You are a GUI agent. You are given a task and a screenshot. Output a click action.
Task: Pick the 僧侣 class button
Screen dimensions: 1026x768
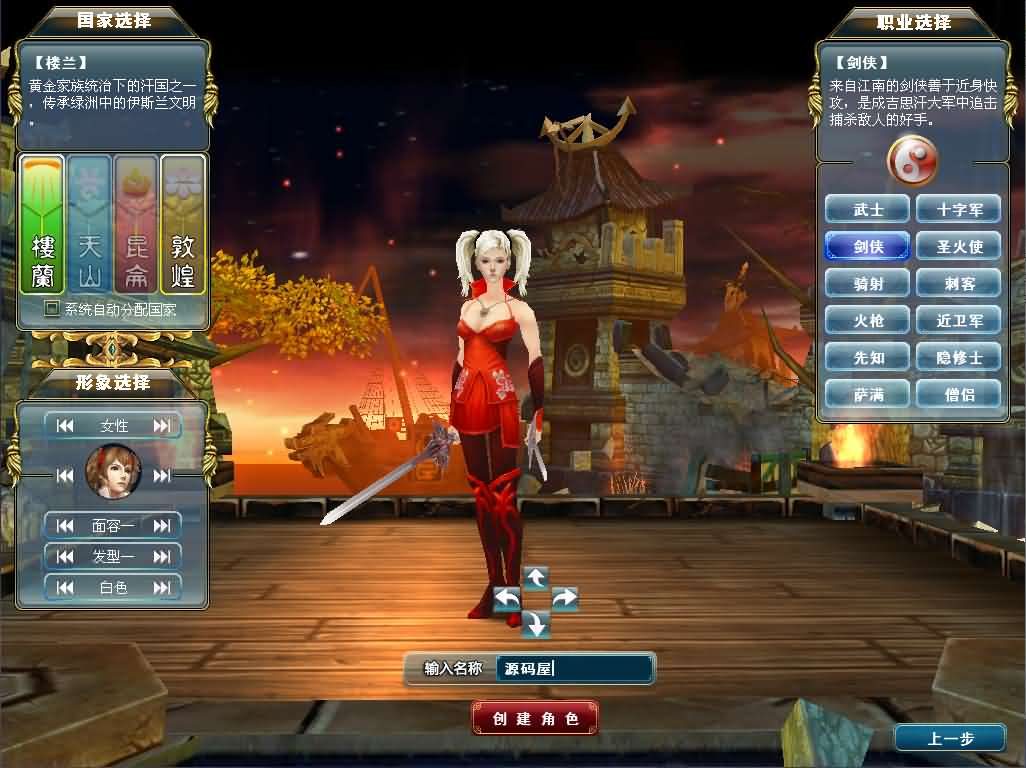(x=958, y=394)
